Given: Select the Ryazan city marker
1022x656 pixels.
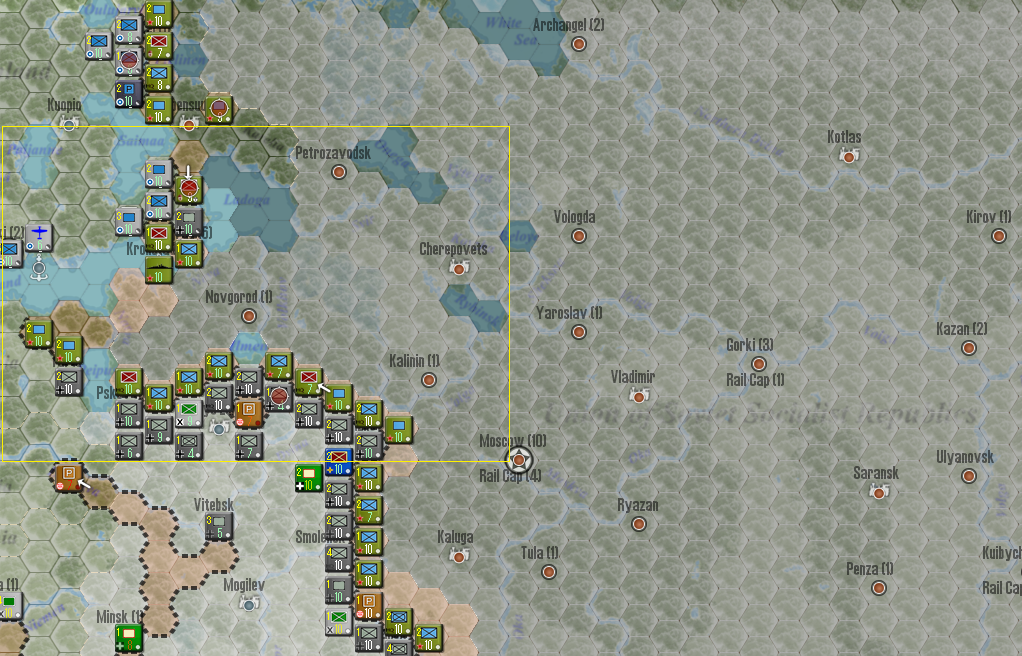Looking at the screenshot, I should [x=638, y=524].
